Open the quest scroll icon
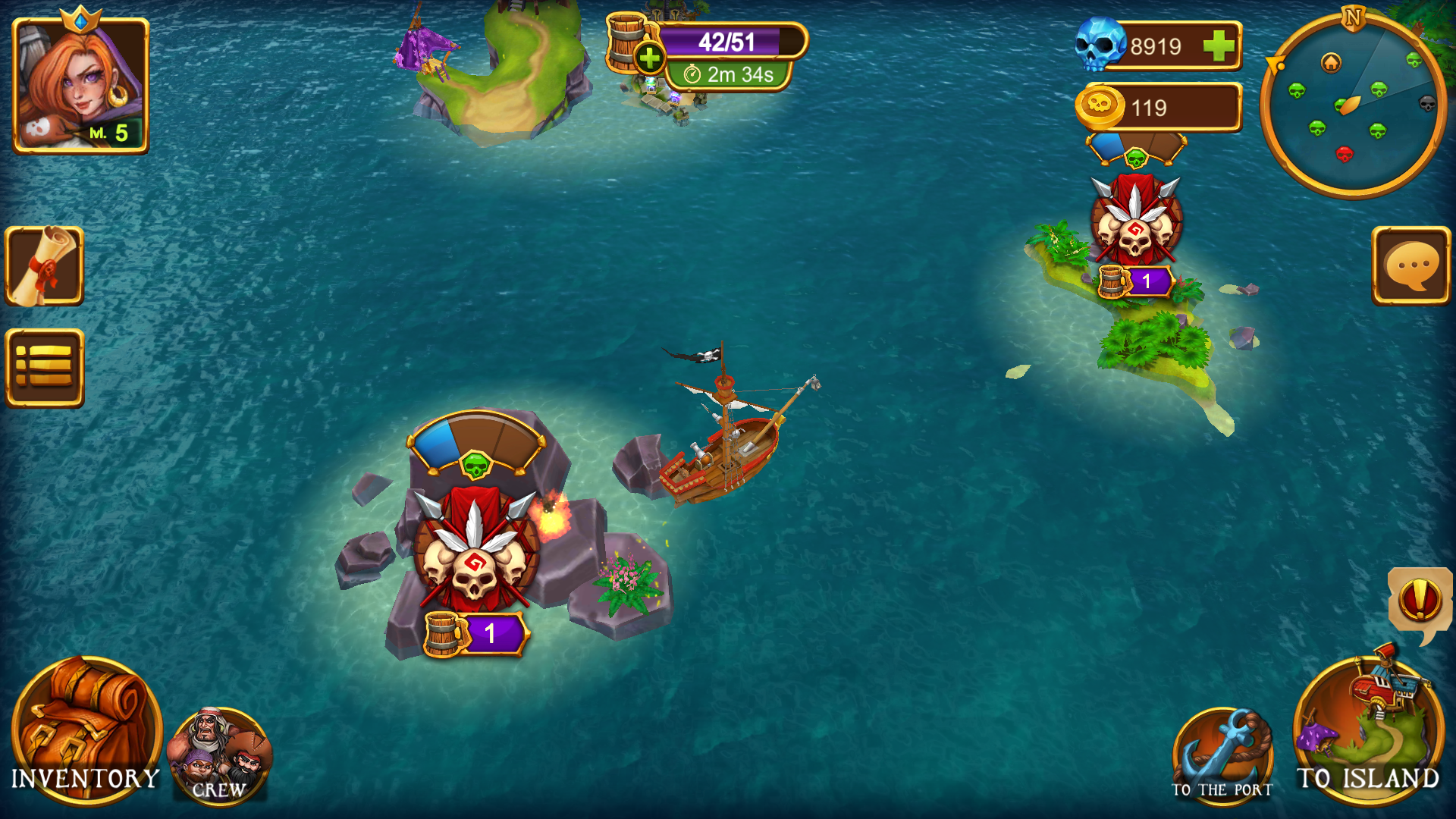1456x819 pixels. [43, 267]
